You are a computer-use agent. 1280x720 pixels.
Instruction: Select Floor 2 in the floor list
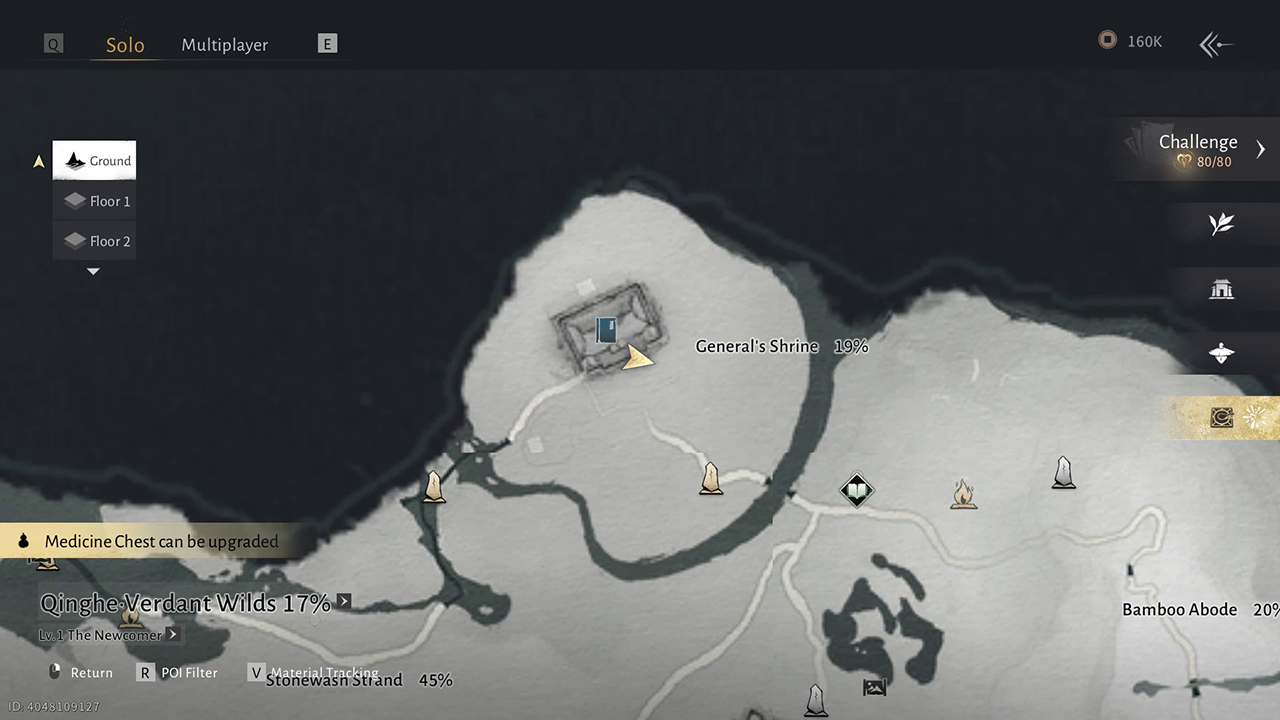pyautogui.click(x=95, y=241)
